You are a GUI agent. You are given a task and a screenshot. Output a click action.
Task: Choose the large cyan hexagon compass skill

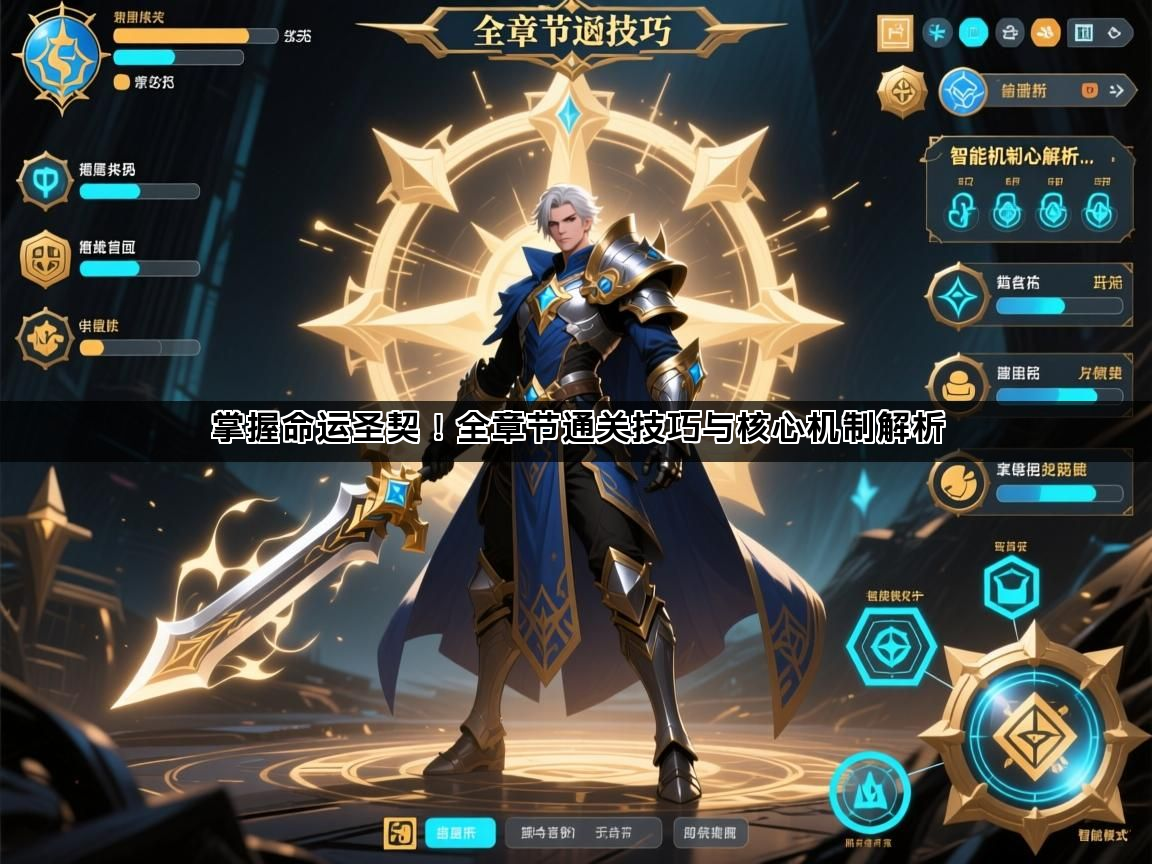890,646
